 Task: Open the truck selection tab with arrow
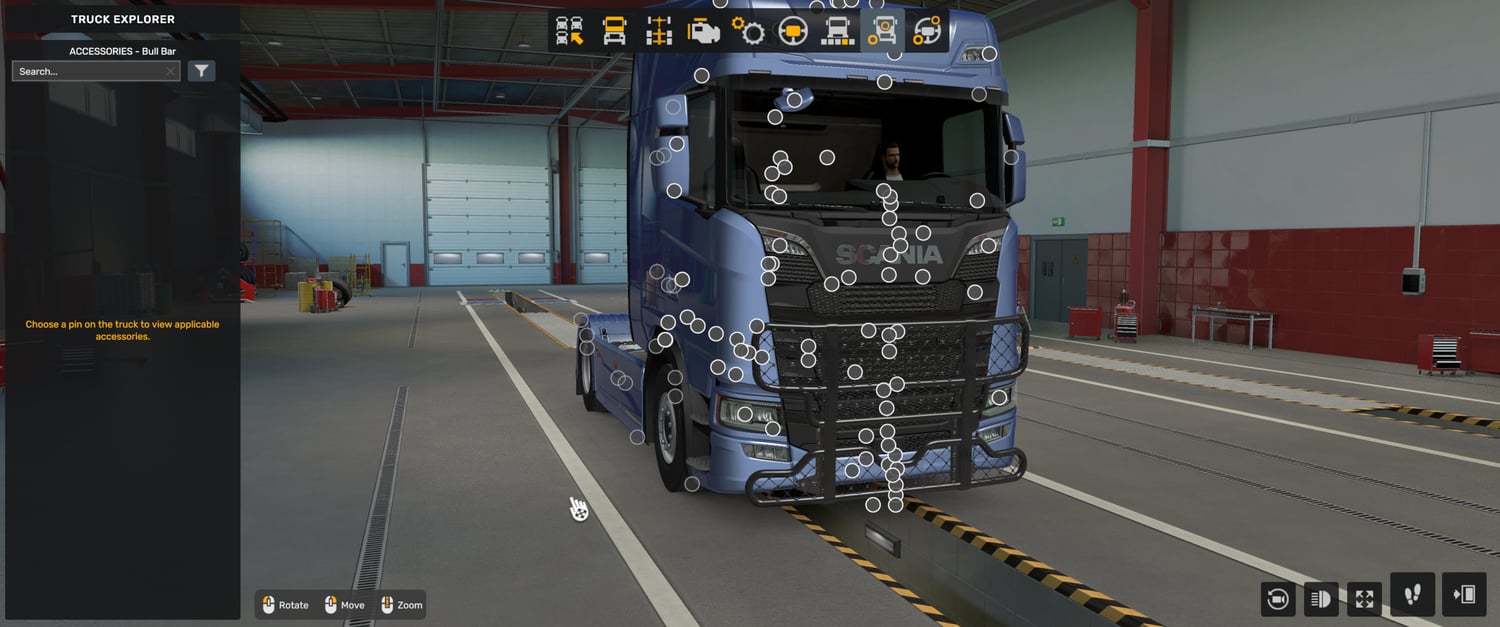coord(570,32)
